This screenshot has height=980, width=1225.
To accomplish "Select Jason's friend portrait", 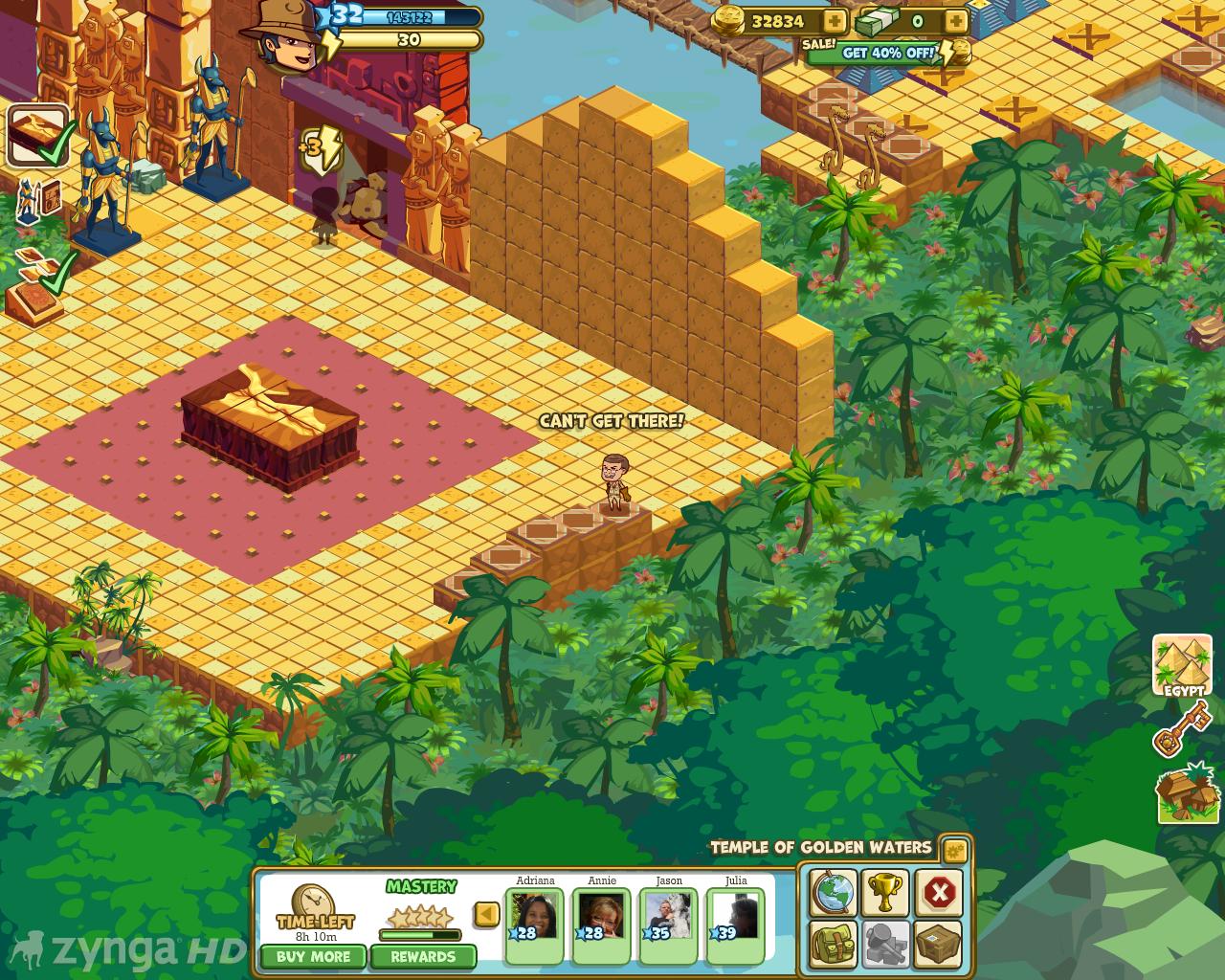I will 668,919.
